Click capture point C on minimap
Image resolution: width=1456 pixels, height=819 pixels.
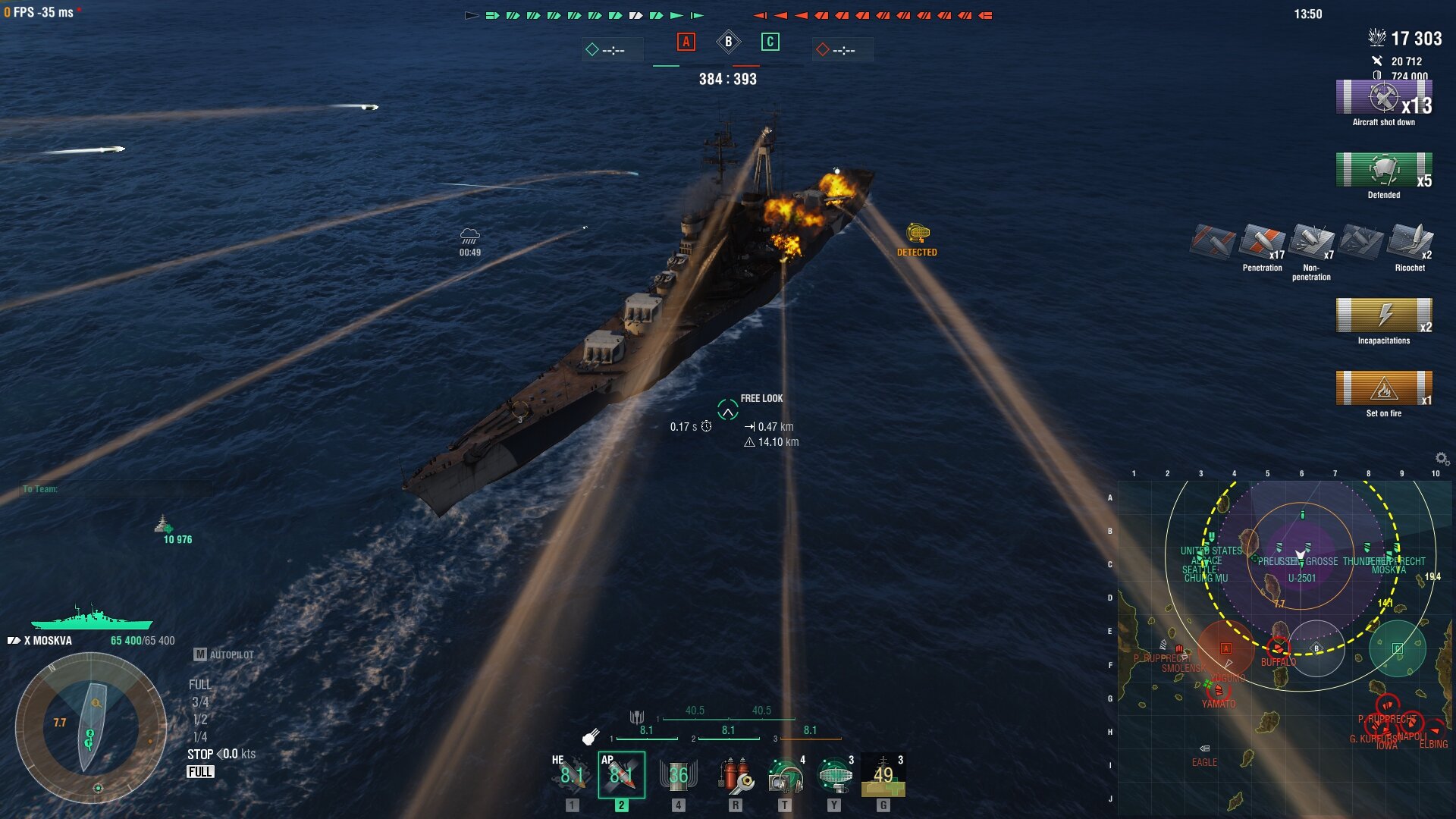tap(1397, 648)
